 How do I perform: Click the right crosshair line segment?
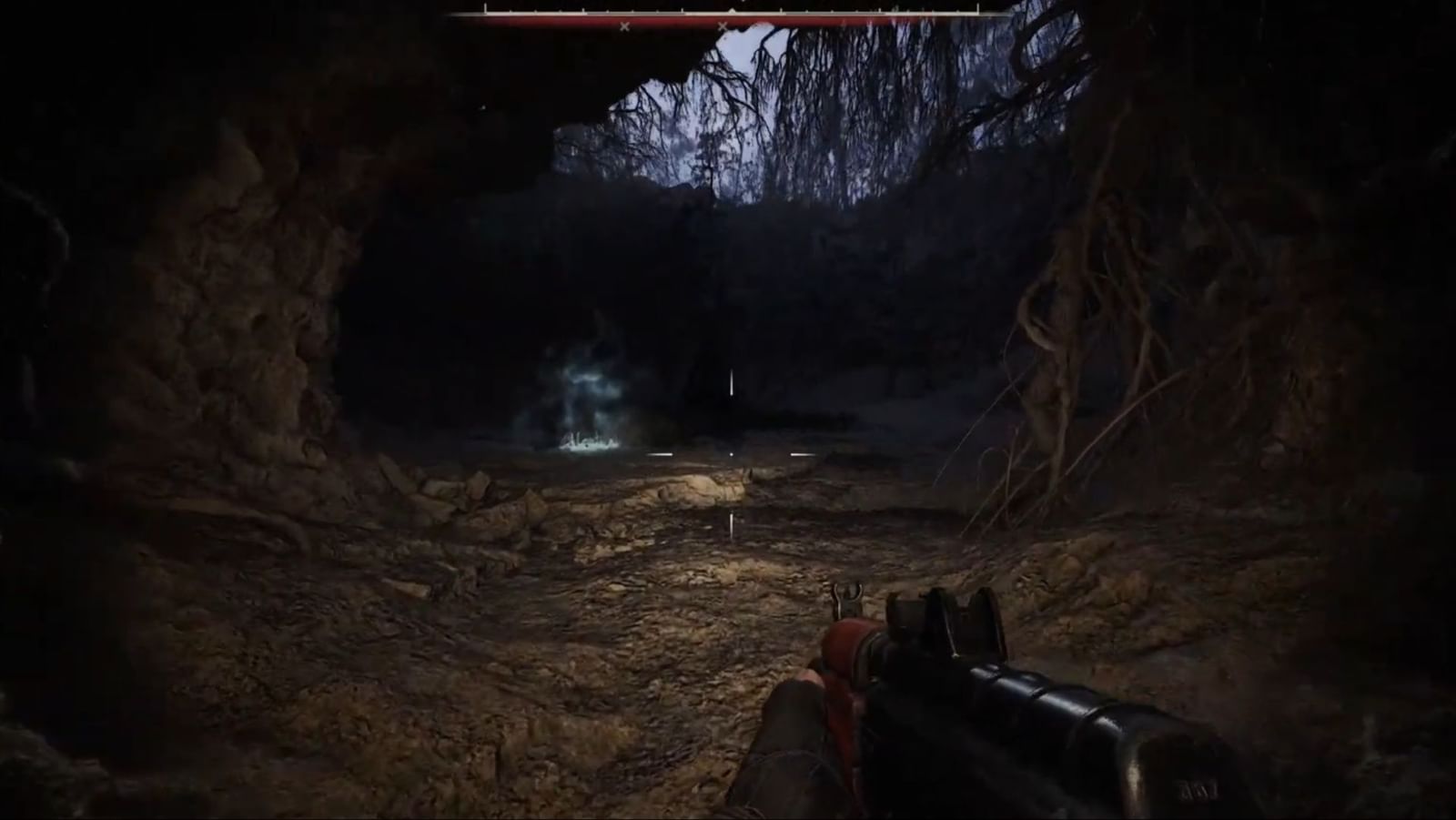click(x=801, y=454)
